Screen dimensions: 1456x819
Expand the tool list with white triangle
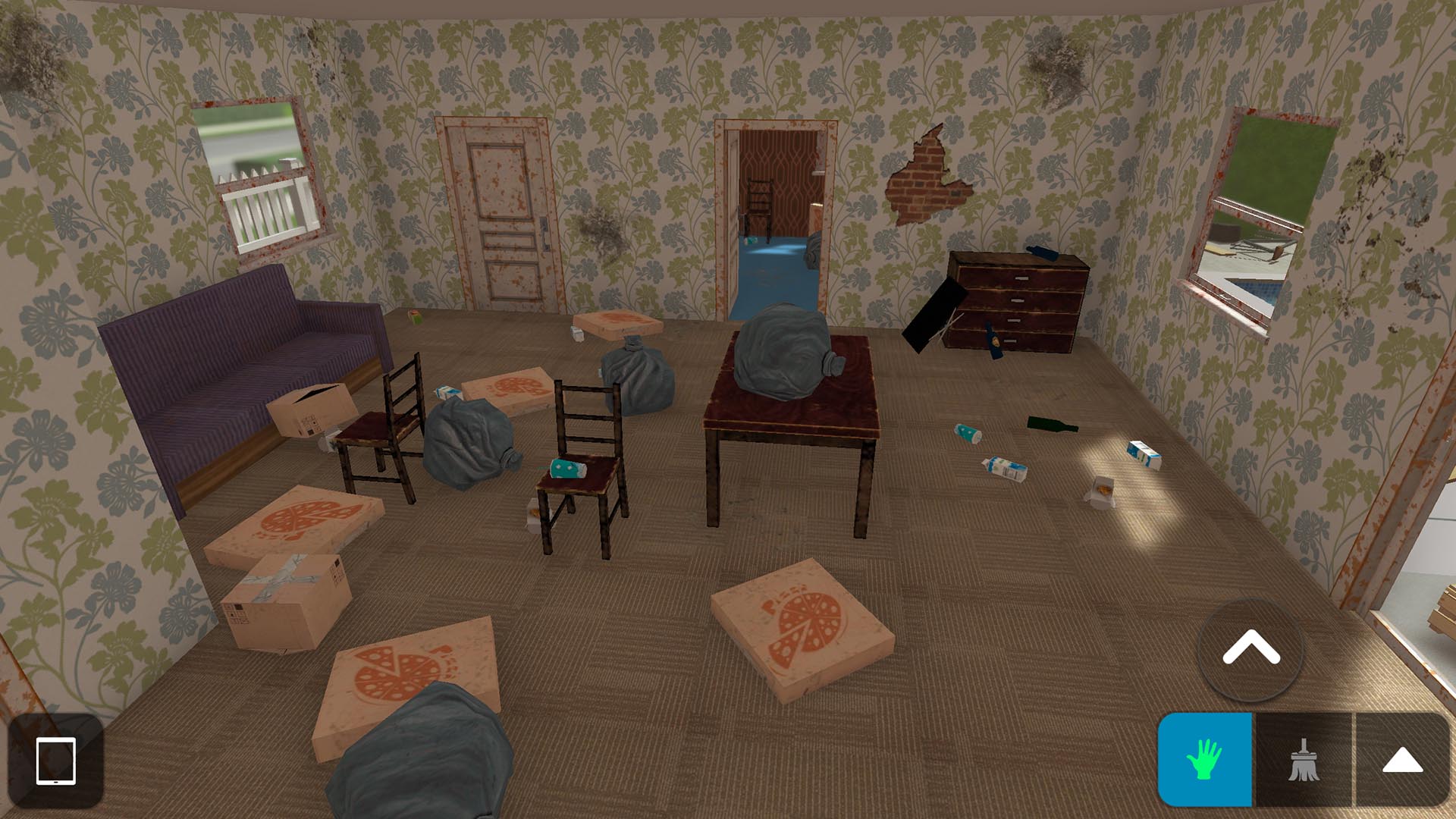[1402, 759]
